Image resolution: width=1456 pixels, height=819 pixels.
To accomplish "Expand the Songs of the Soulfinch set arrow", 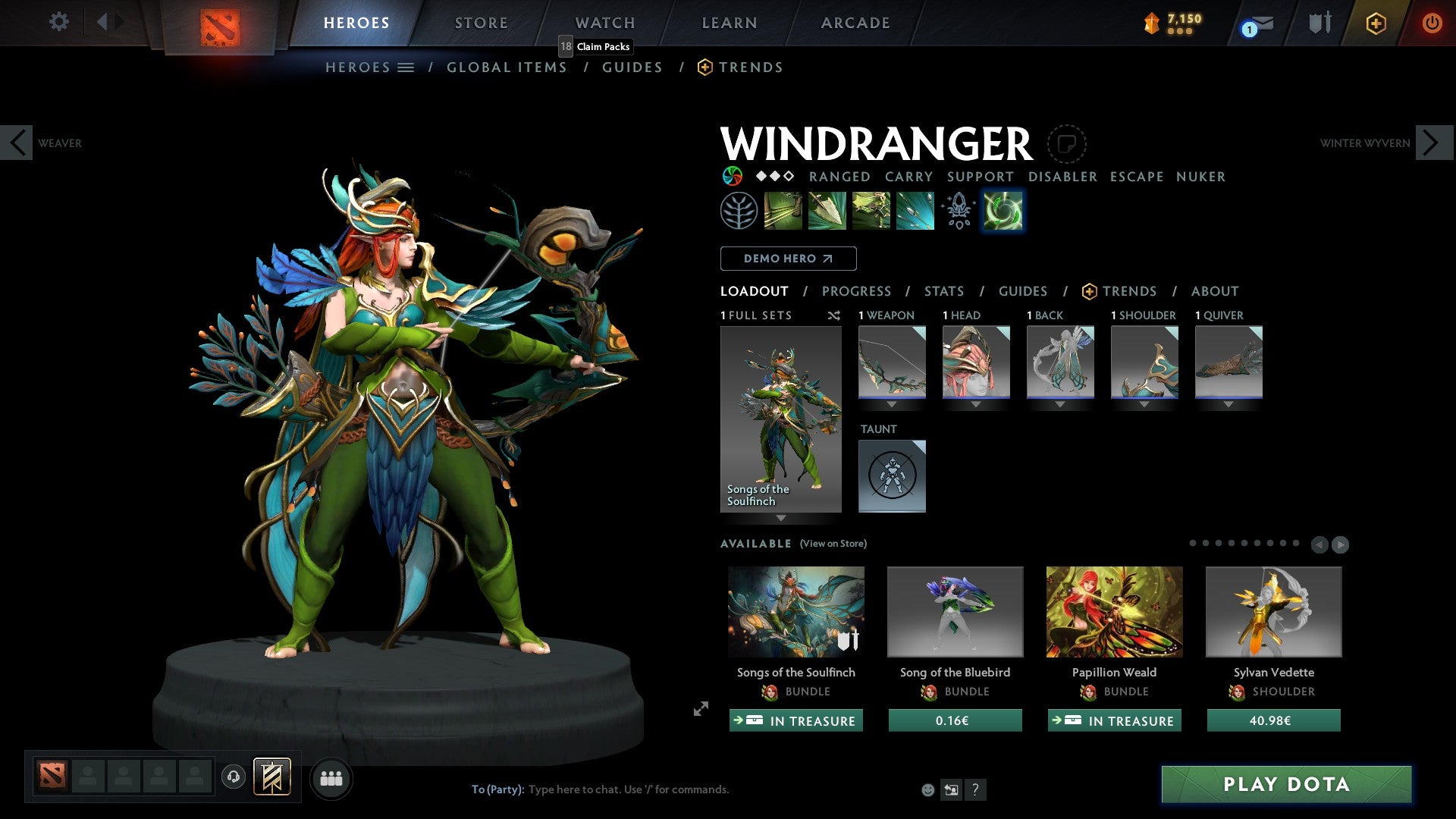I will [x=781, y=518].
